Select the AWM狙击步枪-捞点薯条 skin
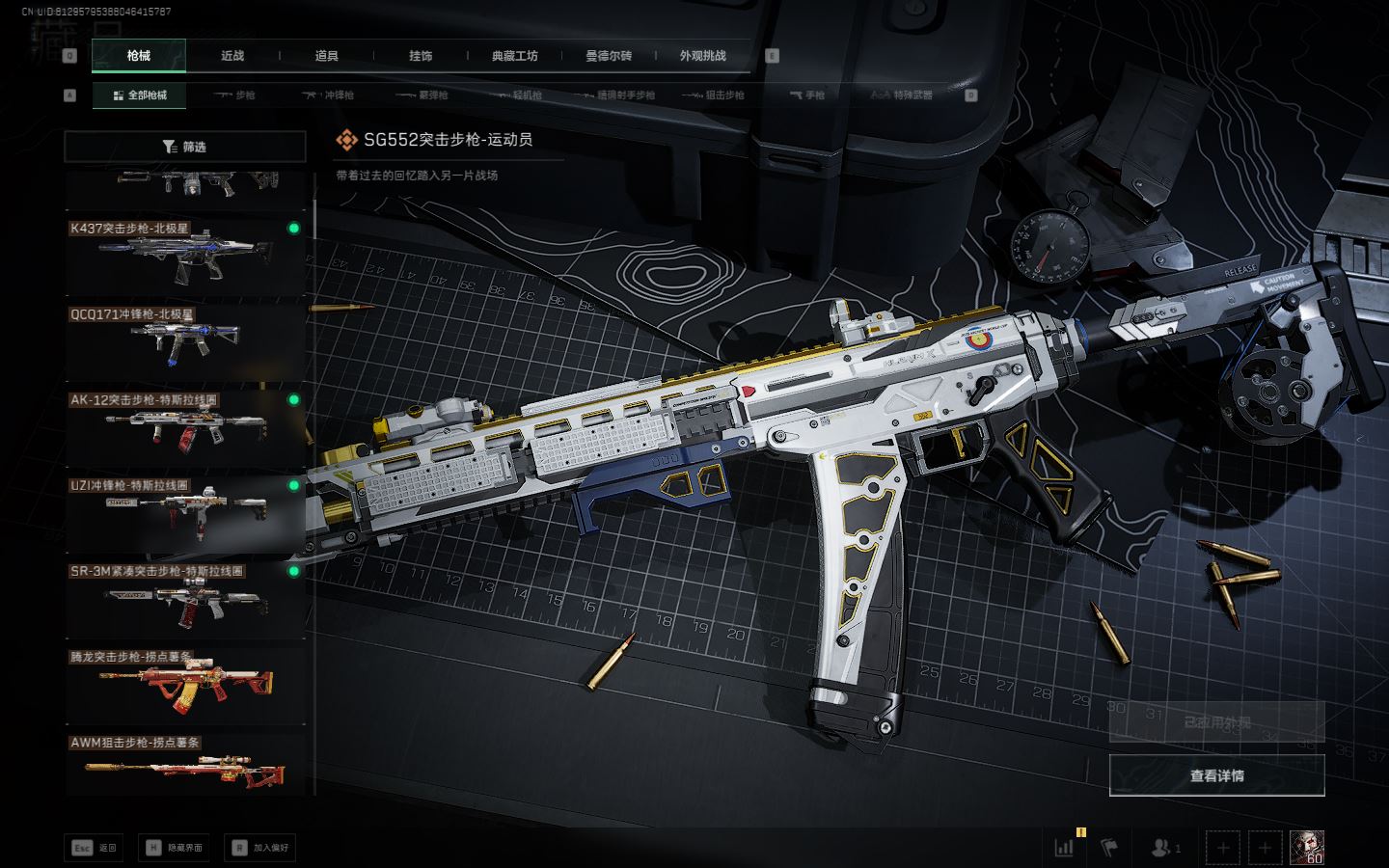Screen dimensions: 1389x868 click(185, 767)
